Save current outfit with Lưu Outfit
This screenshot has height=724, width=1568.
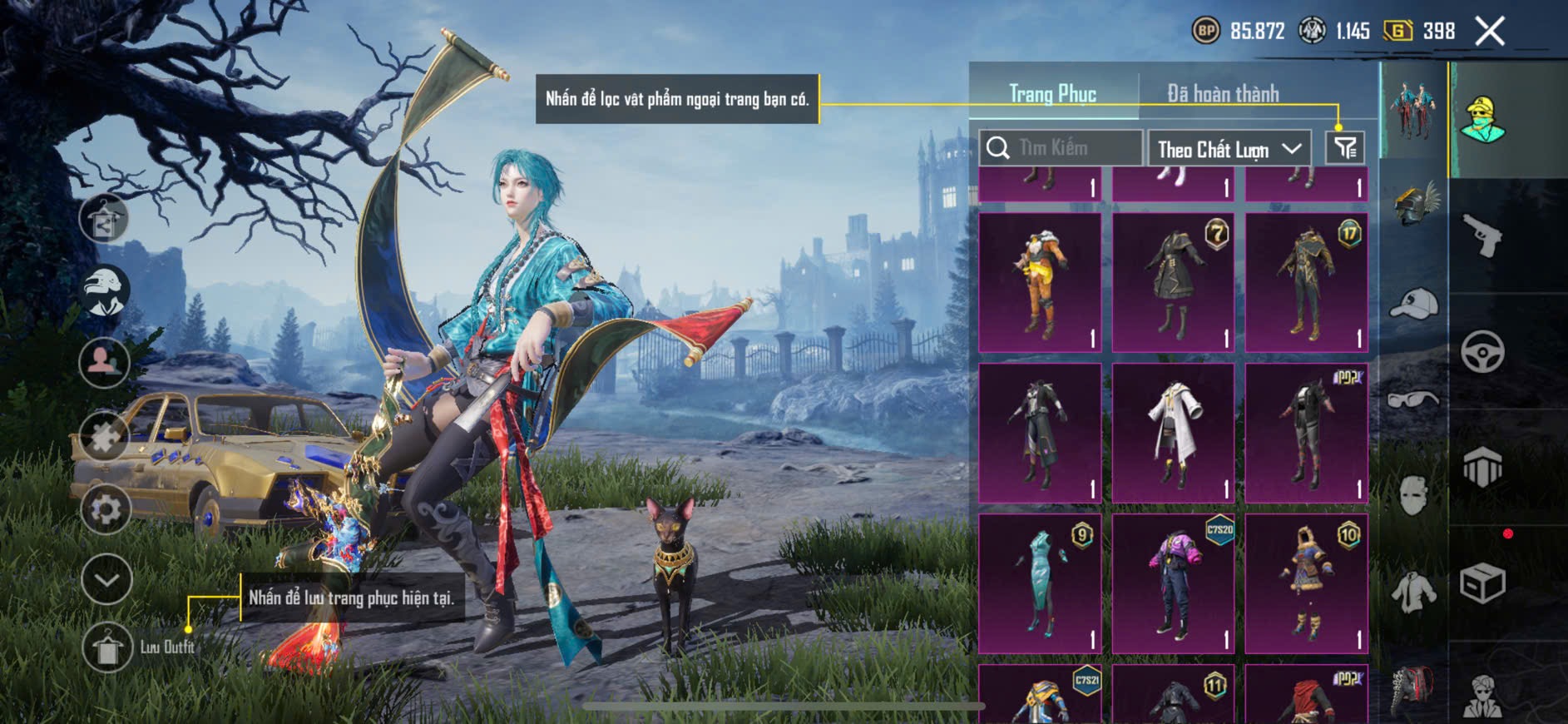[107, 647]
